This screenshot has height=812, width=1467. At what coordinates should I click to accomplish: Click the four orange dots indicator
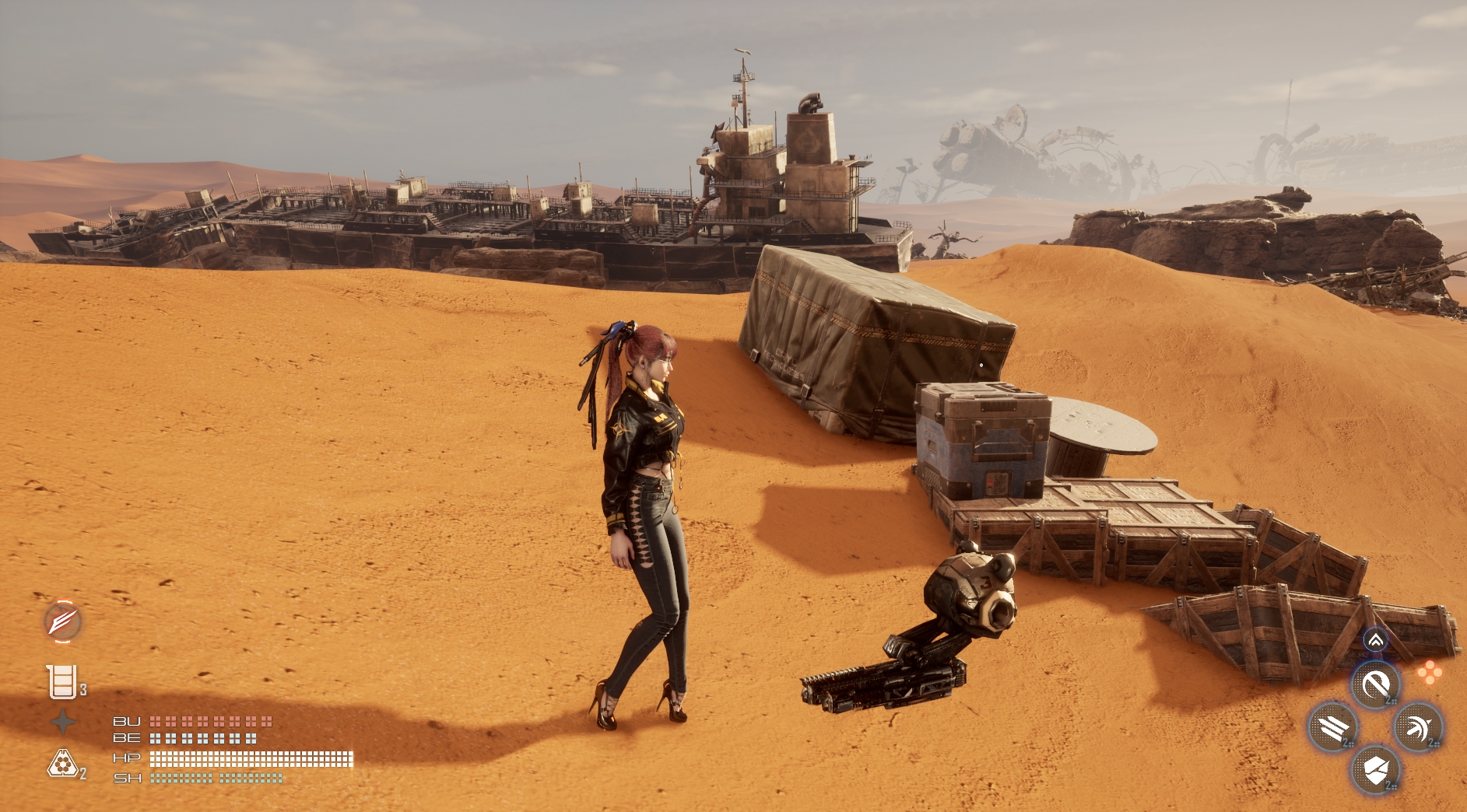coord(1429,673)
